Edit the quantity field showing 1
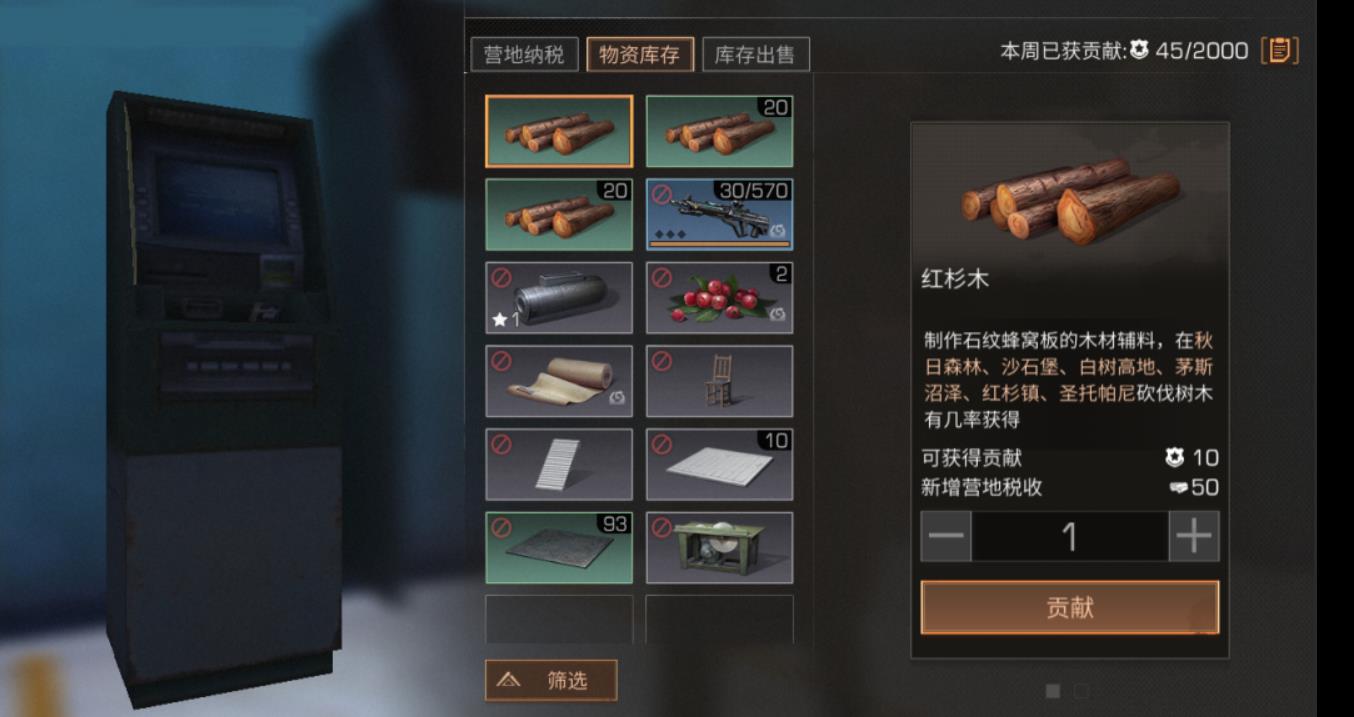The image size is (1354, 717). [x=1069, y=537]
